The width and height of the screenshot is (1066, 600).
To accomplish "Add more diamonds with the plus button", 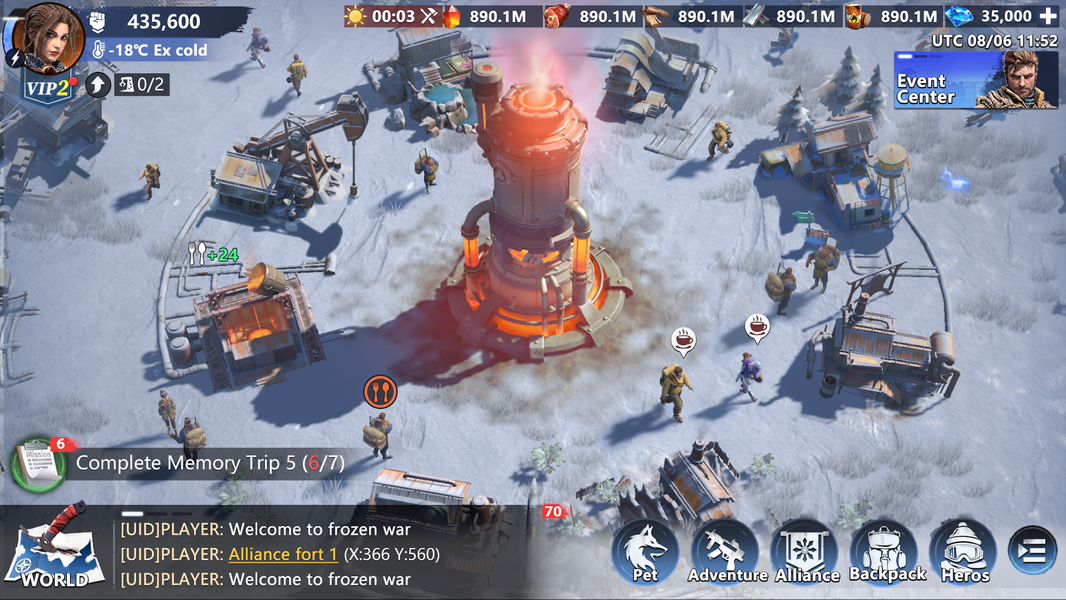I will pos(1047,17).
